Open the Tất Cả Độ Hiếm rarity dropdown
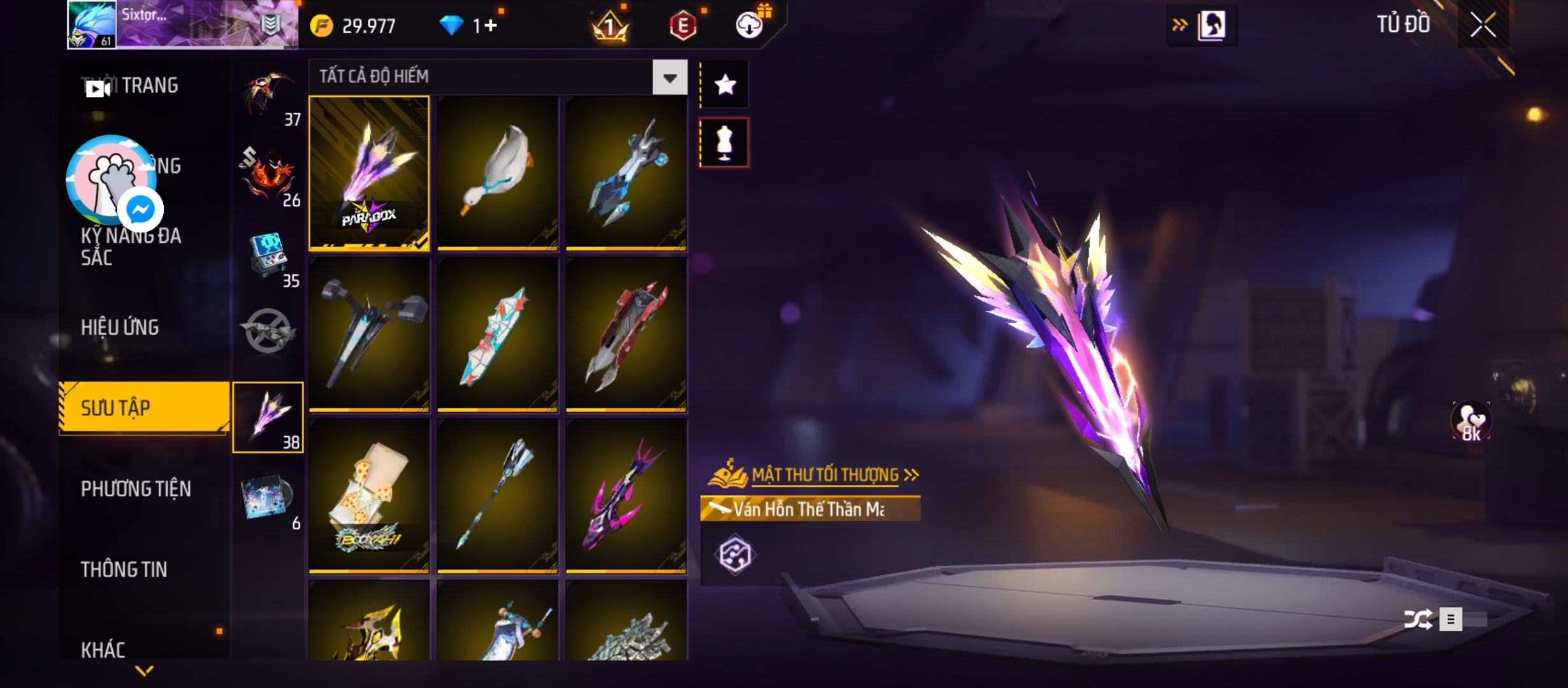This screenshot has width=1568, height=688. tap(669, 78)
